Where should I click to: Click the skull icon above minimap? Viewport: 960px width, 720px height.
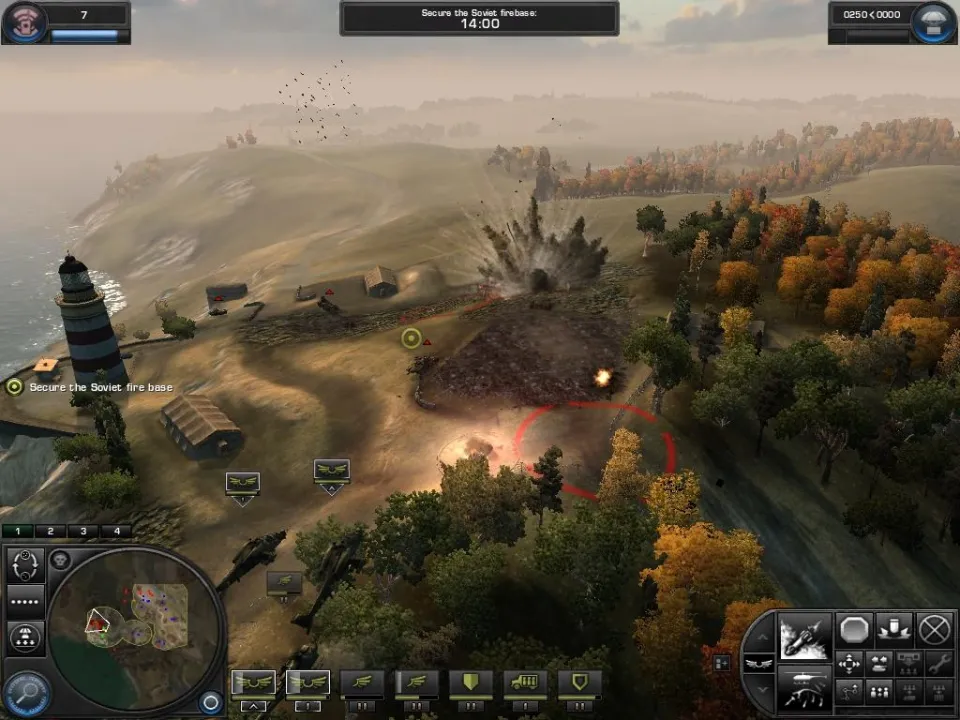(x=60, y=560)
